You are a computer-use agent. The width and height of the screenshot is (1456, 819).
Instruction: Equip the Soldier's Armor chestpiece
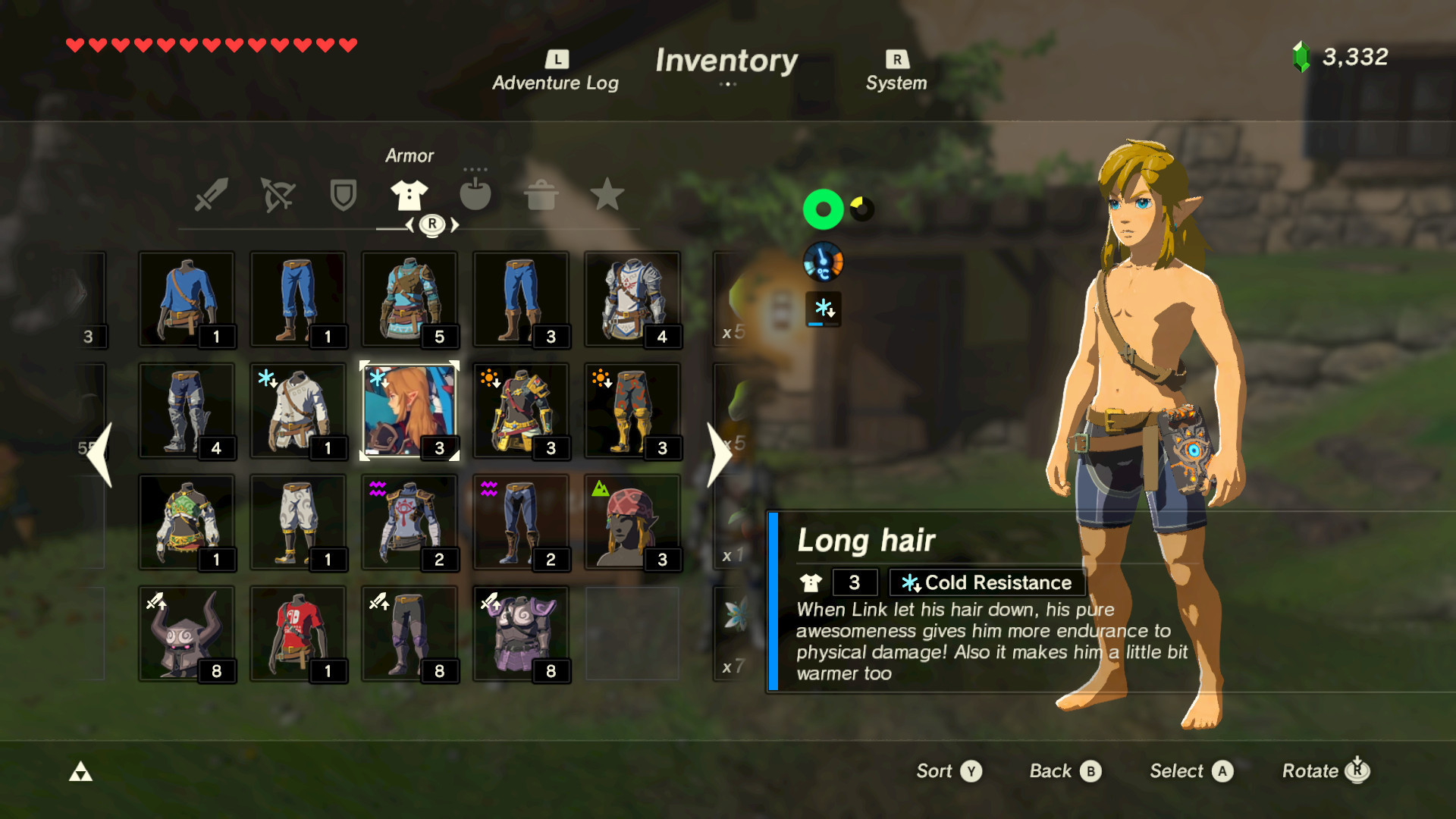pos(633,298)
